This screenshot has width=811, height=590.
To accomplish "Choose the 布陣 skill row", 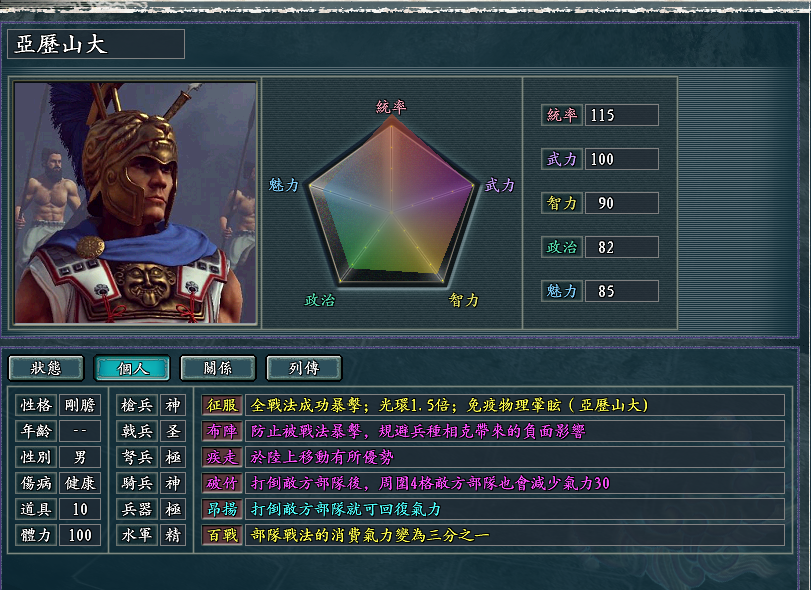I will click(222, 431).
